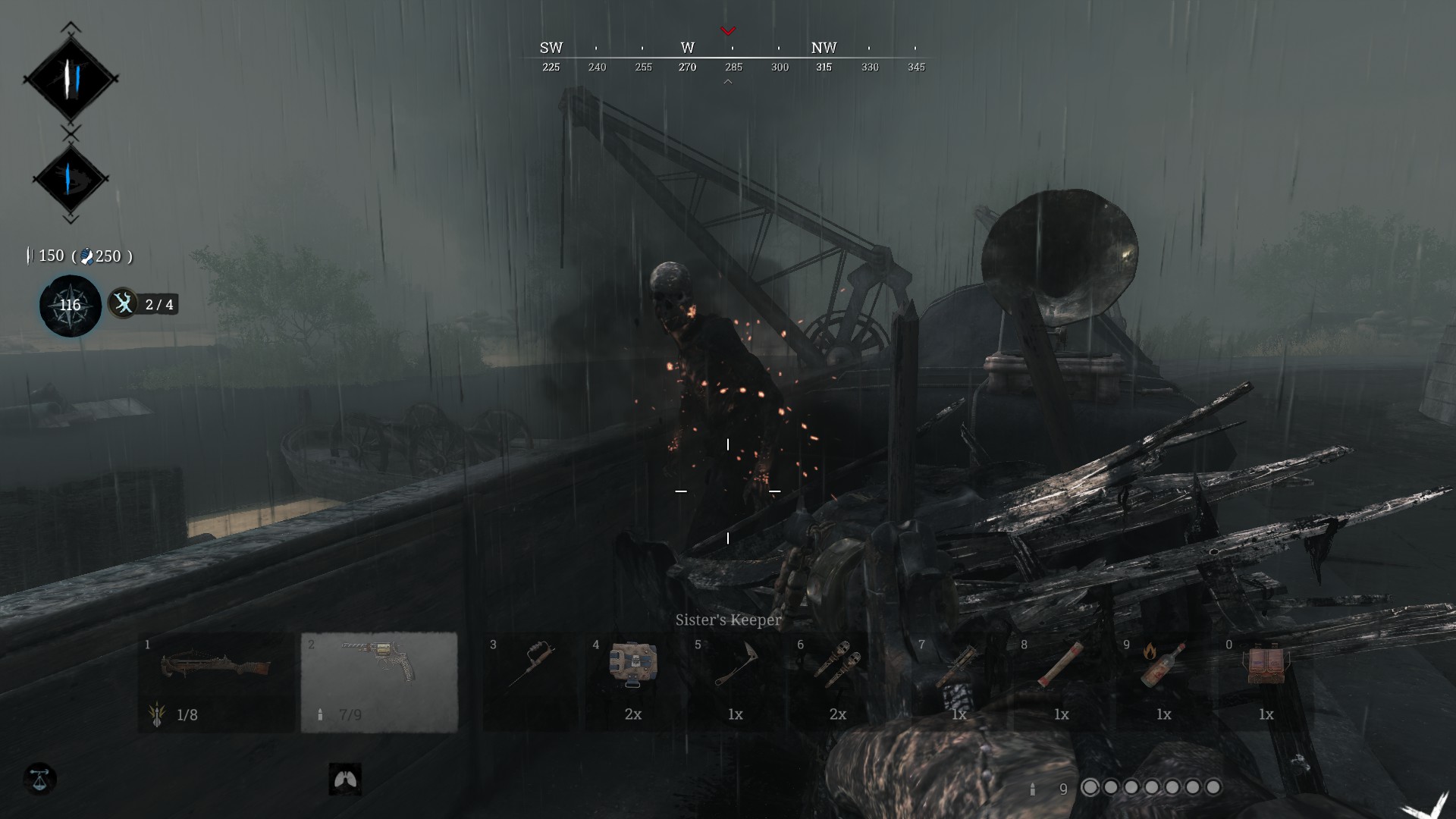Toggle the upper dark sight diamond indicator
Viewport: 1456px width, 819px height.
(72, 80)
